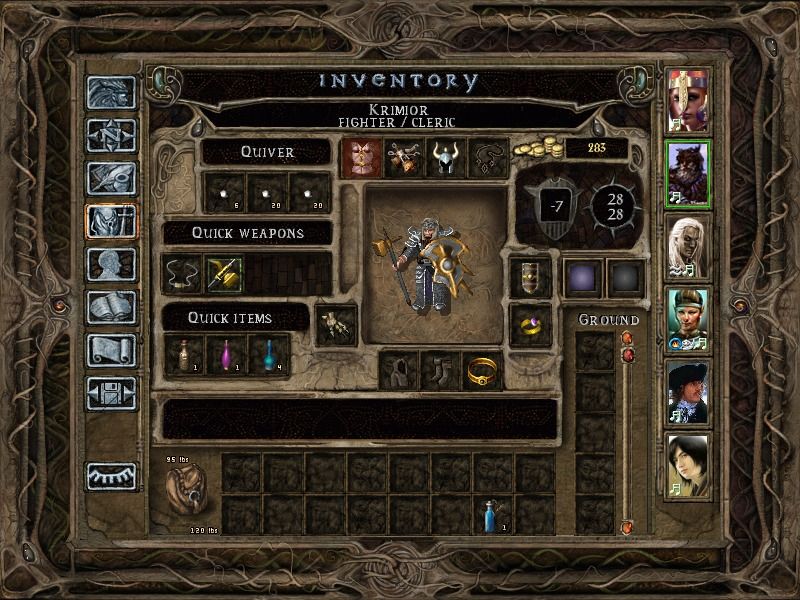Select the plain gold ring slot
Image resolution: width=800 pixels, height=600 pixels.
[x=482, y=370]
